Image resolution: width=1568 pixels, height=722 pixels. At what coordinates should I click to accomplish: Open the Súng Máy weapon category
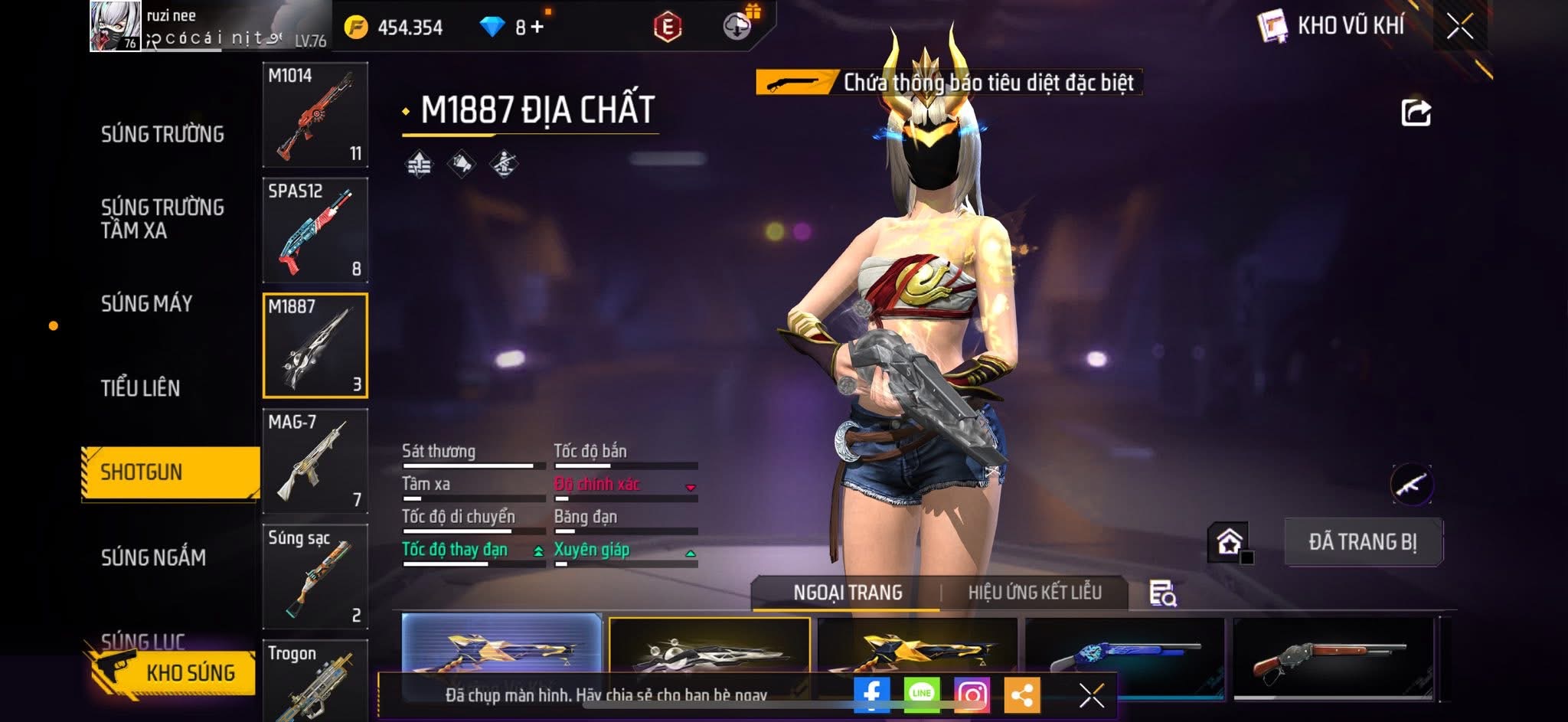(146, 304)
